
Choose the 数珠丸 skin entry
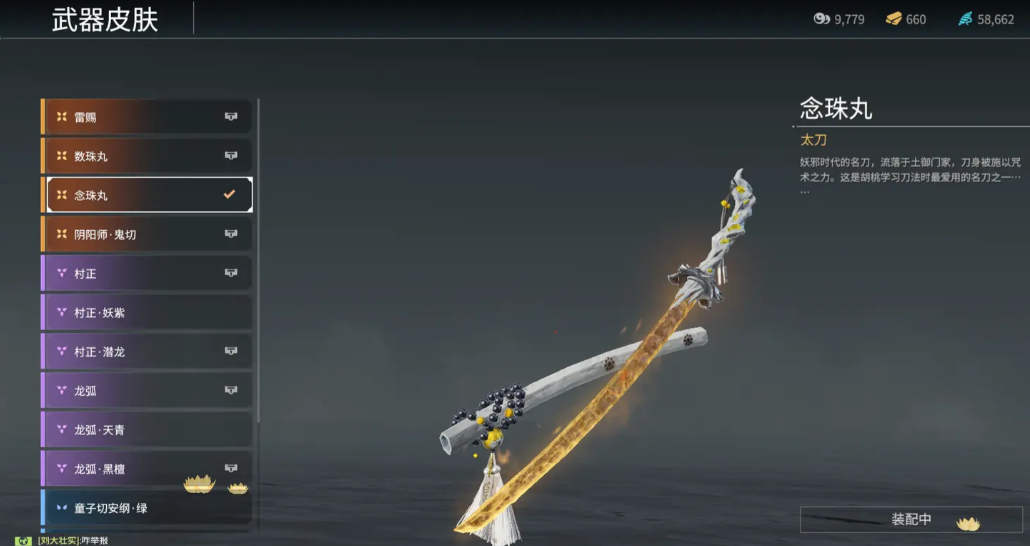[146, 156]
